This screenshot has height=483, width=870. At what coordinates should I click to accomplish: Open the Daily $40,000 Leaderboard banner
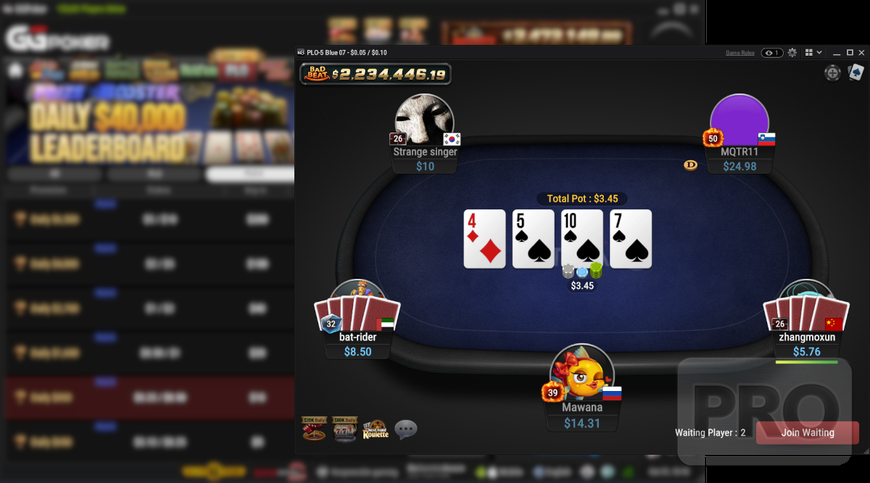[148, 123]
